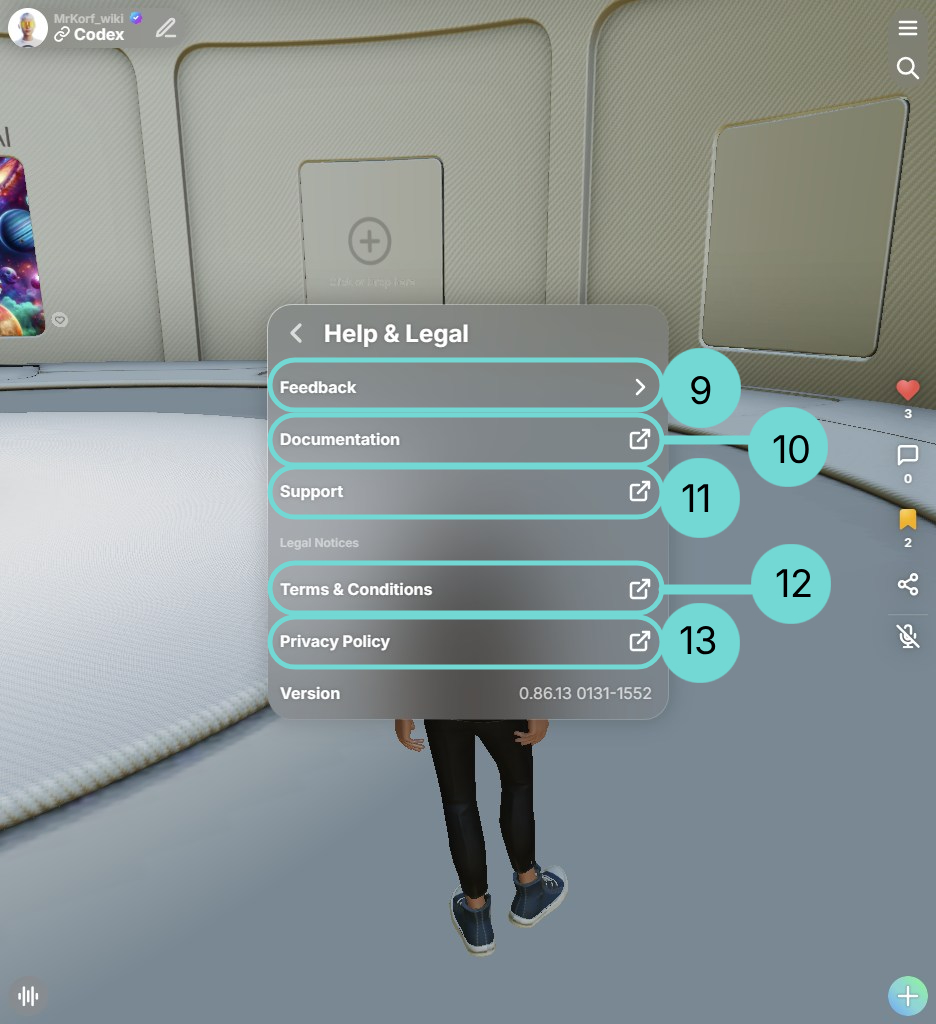Viewport: 936px width, 1024px height.
Task: Open the Feedback menu entry
Action: tap(465, 387)
